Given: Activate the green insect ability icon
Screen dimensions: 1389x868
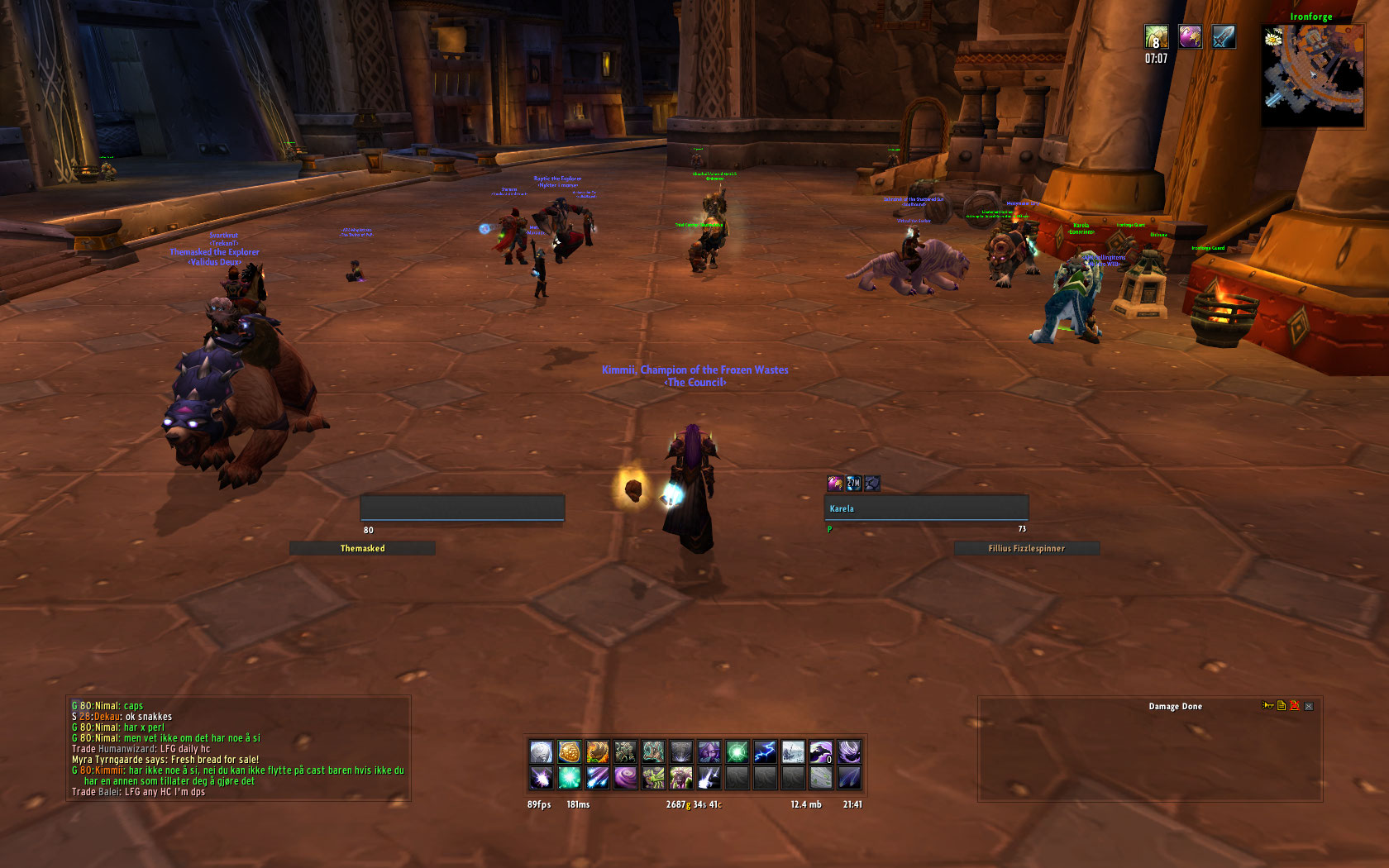Looking at the screenshot, I should [x=653, y=778].
